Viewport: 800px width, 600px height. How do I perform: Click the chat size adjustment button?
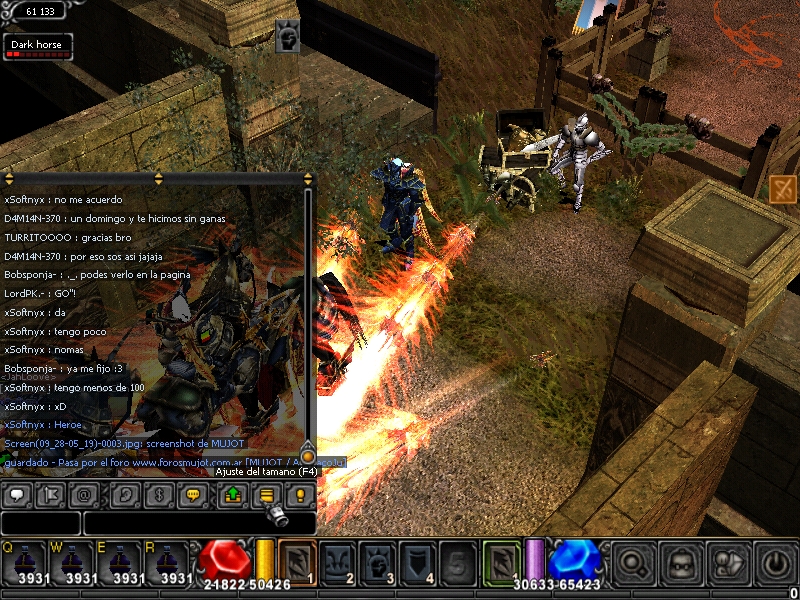[266, 495]
